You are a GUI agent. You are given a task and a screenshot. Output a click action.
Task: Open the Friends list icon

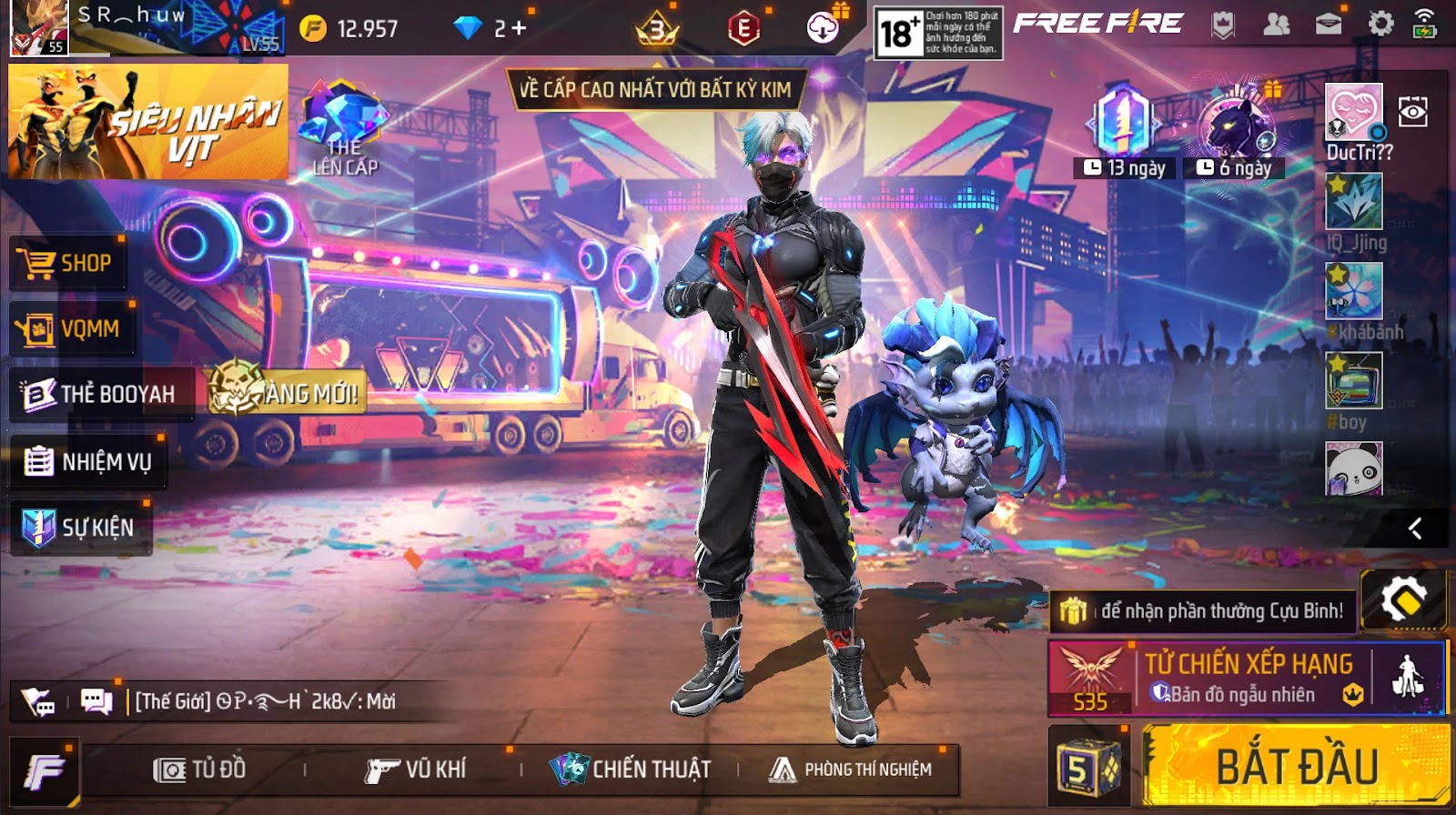(1277, 25)
